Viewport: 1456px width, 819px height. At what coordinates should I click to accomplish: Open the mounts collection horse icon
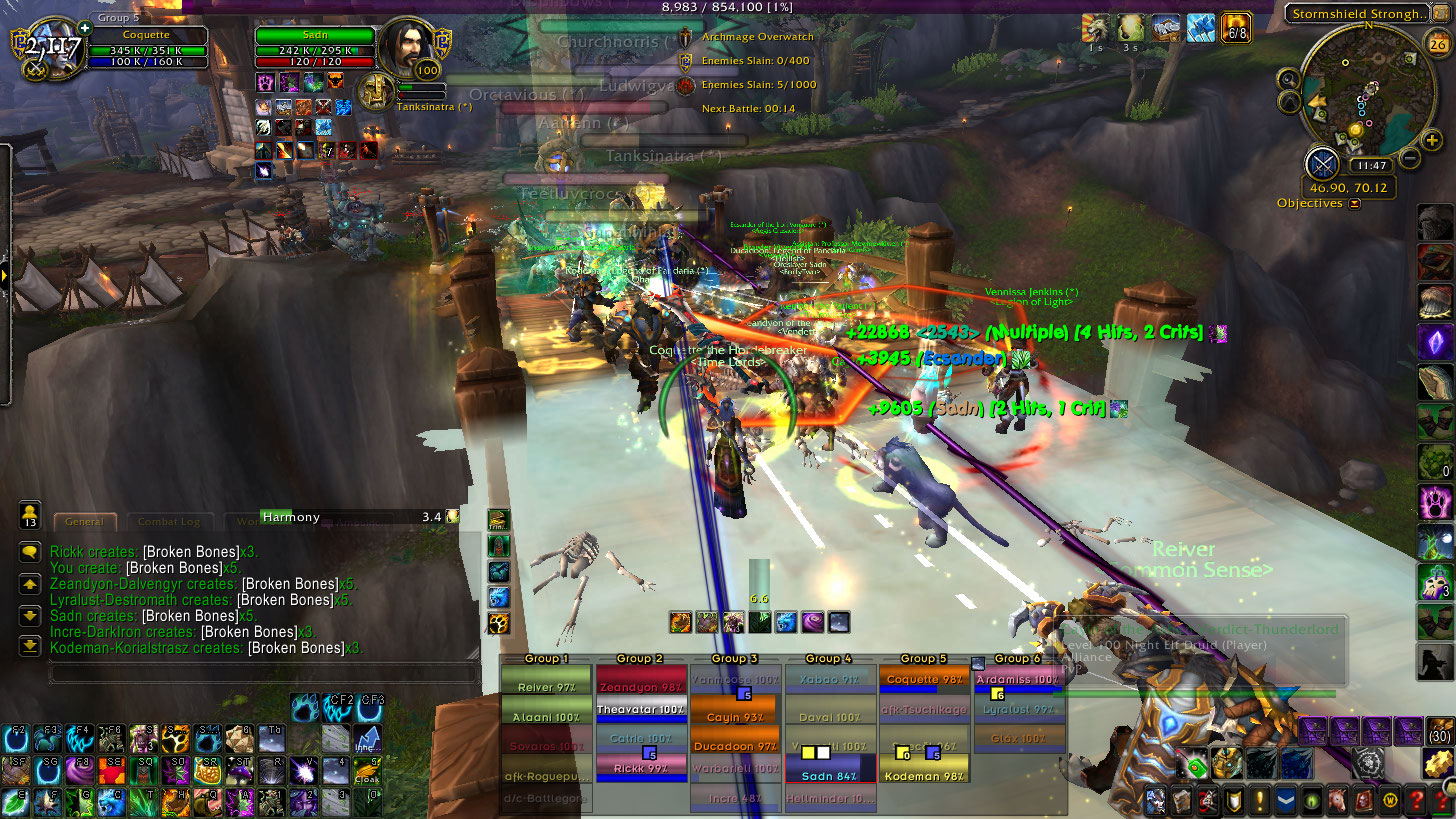(x=1336, y=801)
